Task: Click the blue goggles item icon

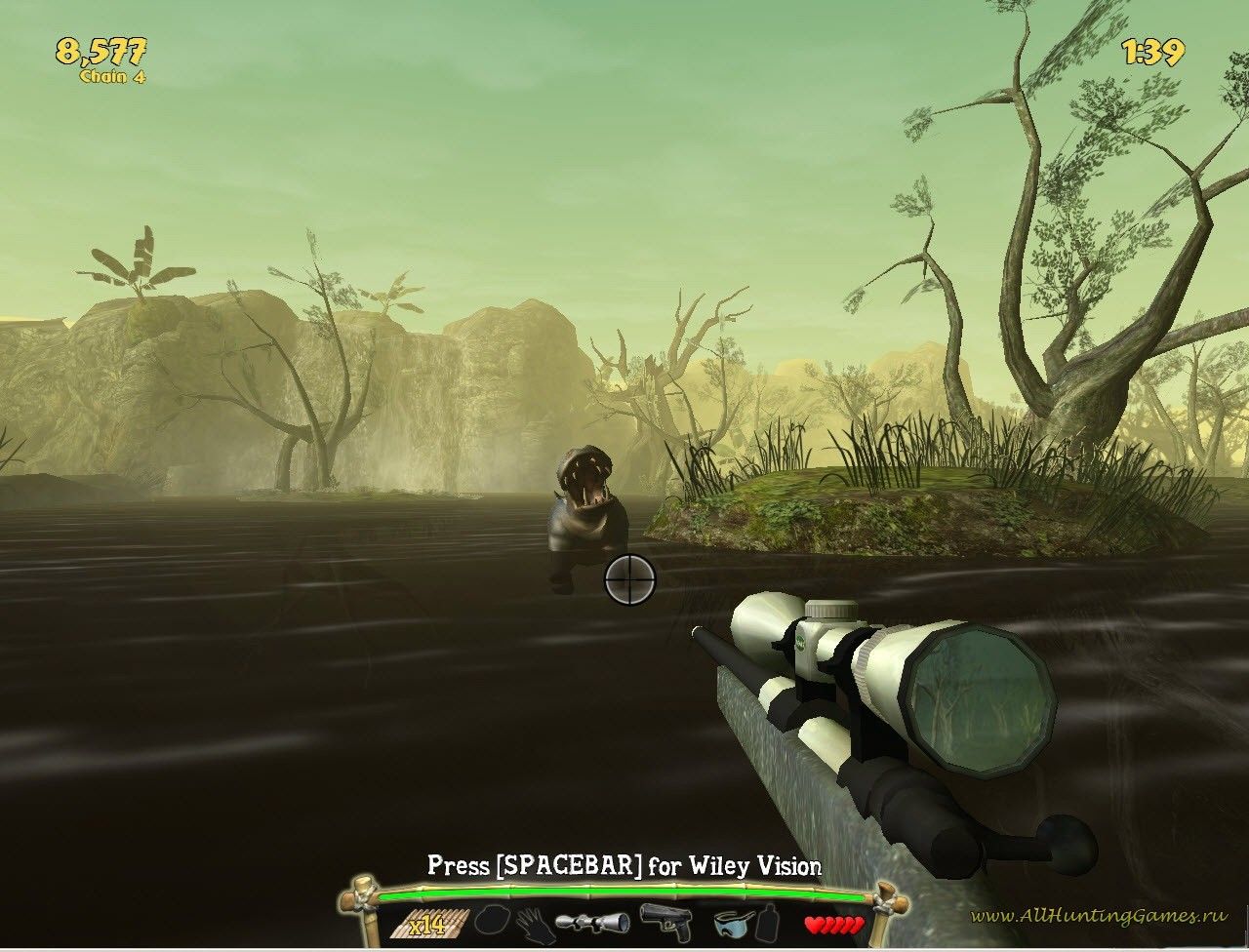Action: pos(733,923)
